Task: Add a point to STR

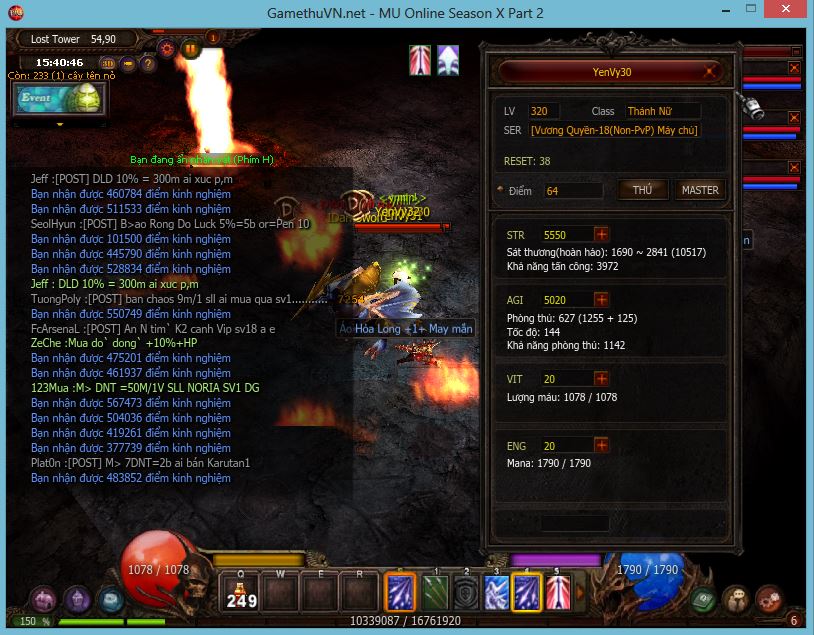Action: pos(601,235)
